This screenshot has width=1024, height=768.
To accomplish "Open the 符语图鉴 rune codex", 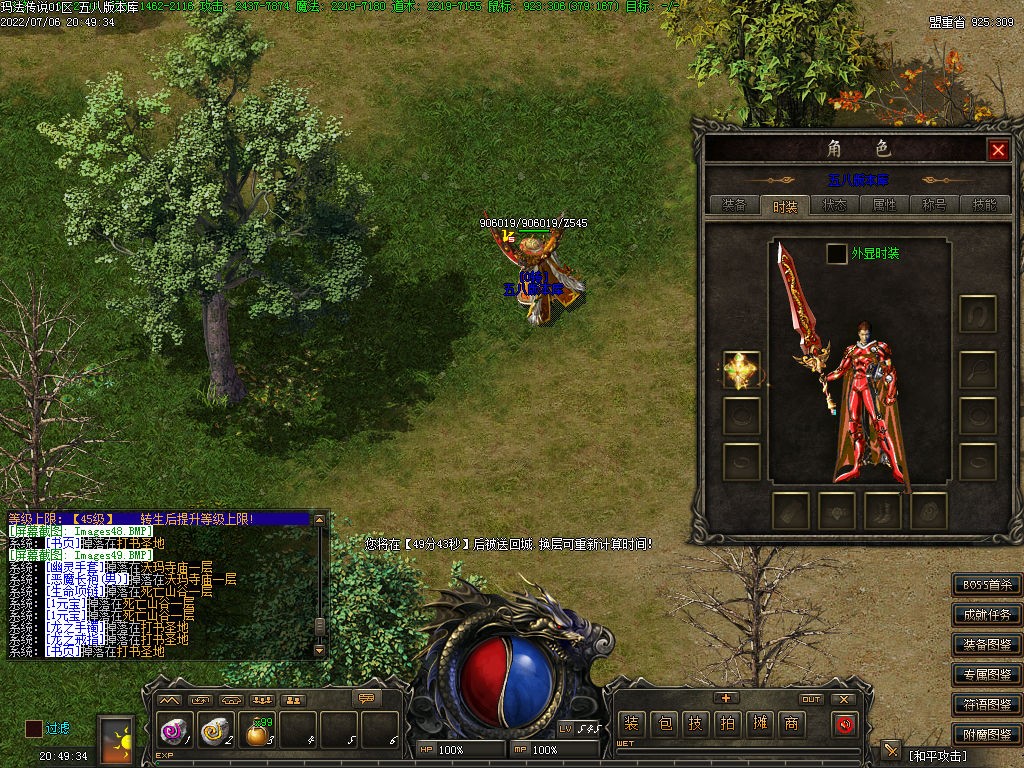I will (x=987, y=705).
